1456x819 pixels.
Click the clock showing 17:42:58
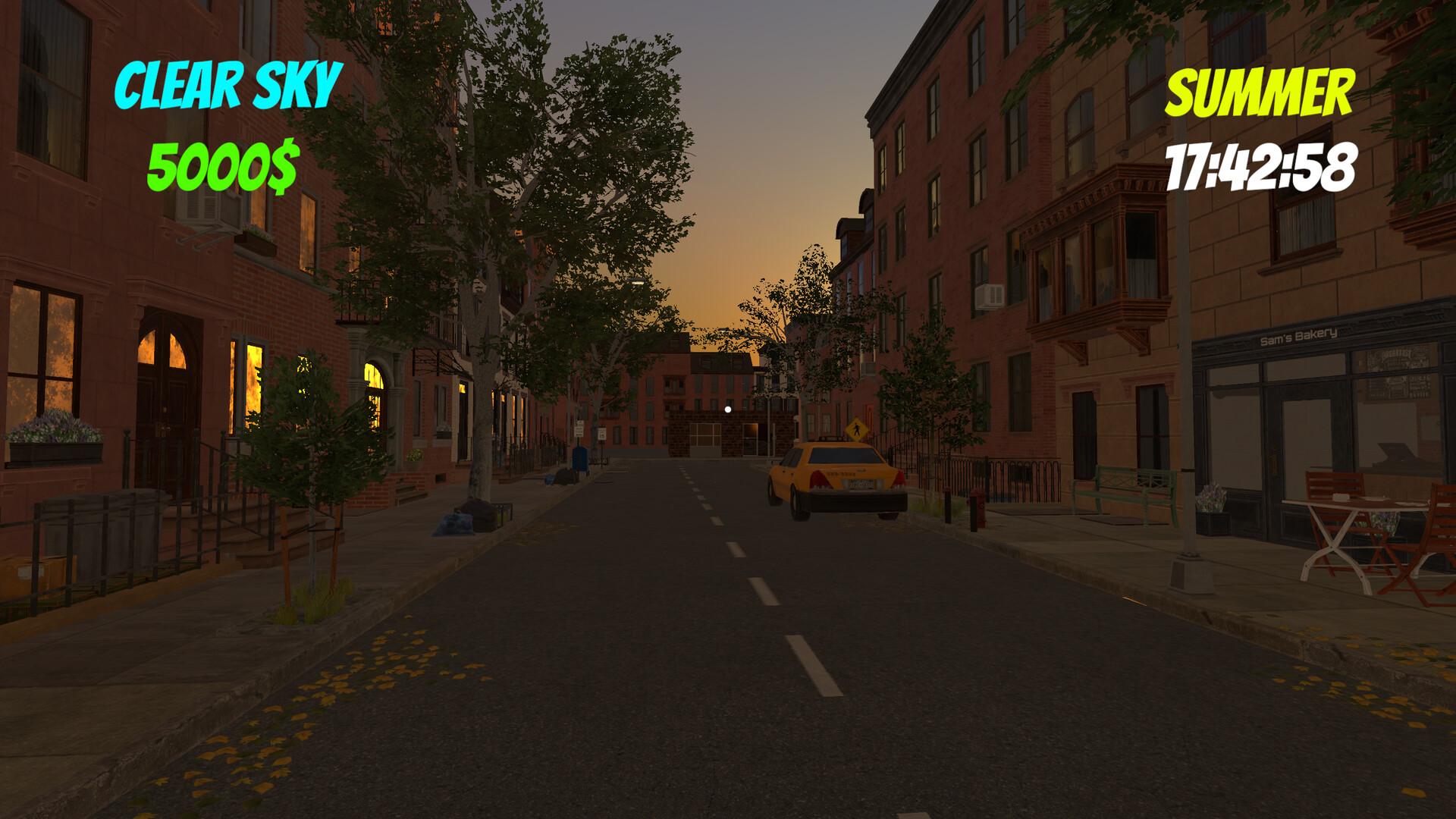pyautogui.click(x=1259, y=167)
